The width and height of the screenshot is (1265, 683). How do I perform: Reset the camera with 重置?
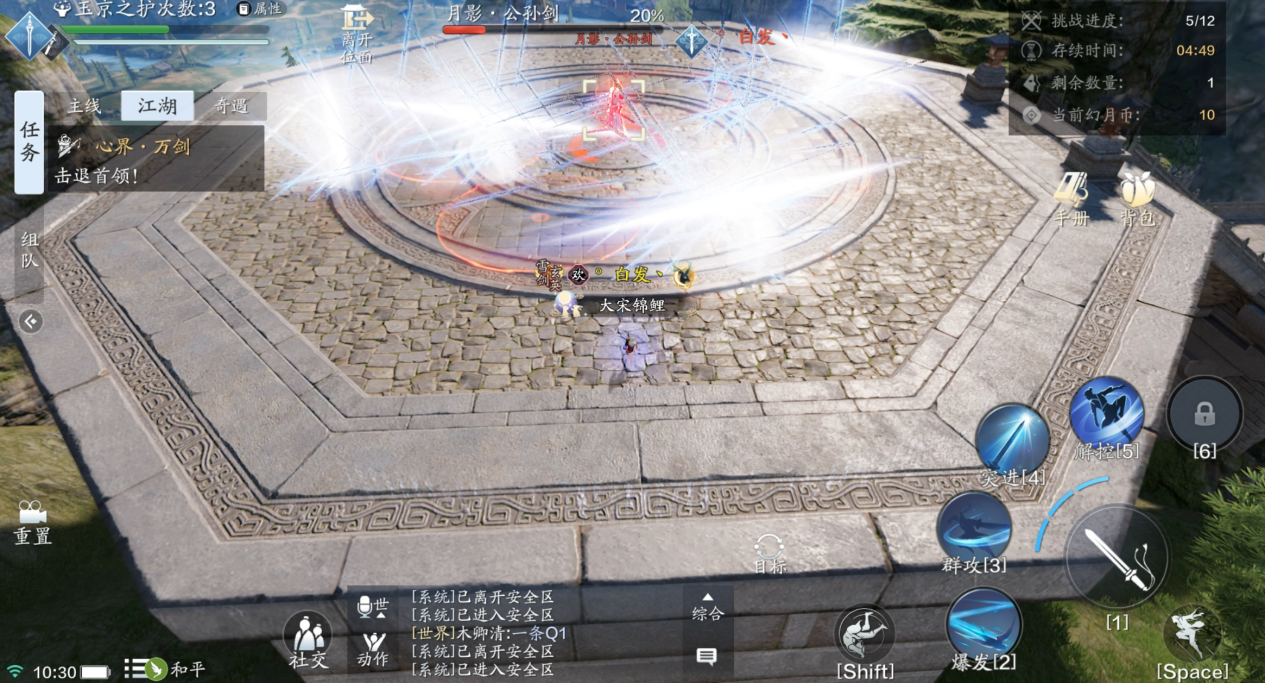coord(32,522)
